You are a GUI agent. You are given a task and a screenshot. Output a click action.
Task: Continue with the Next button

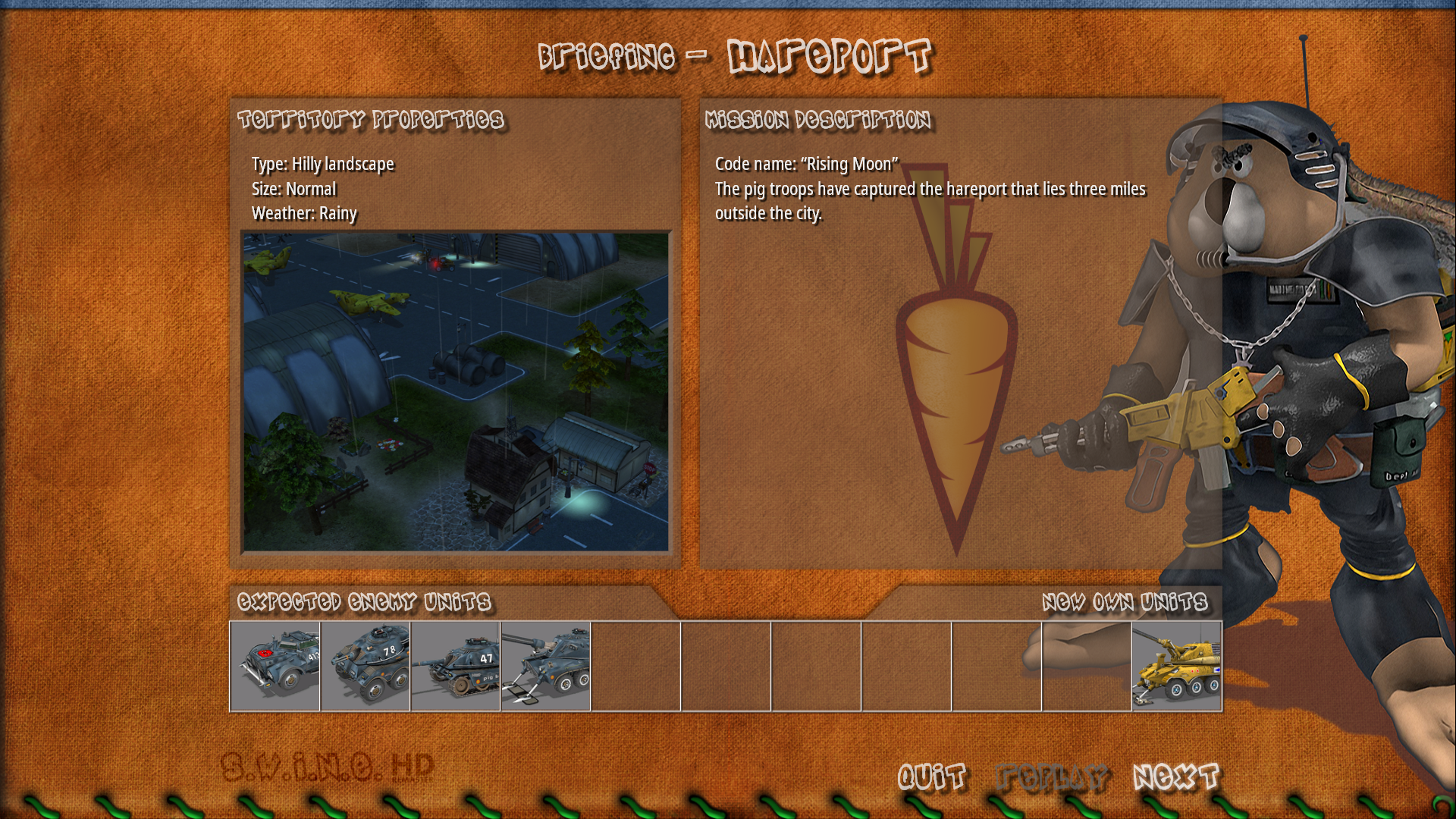pos(1176,777)
